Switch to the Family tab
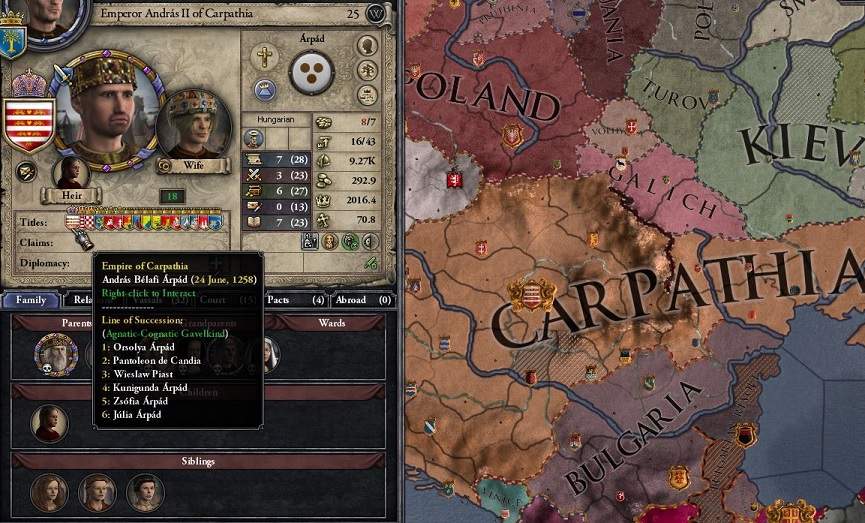 (x=30, y=300)
